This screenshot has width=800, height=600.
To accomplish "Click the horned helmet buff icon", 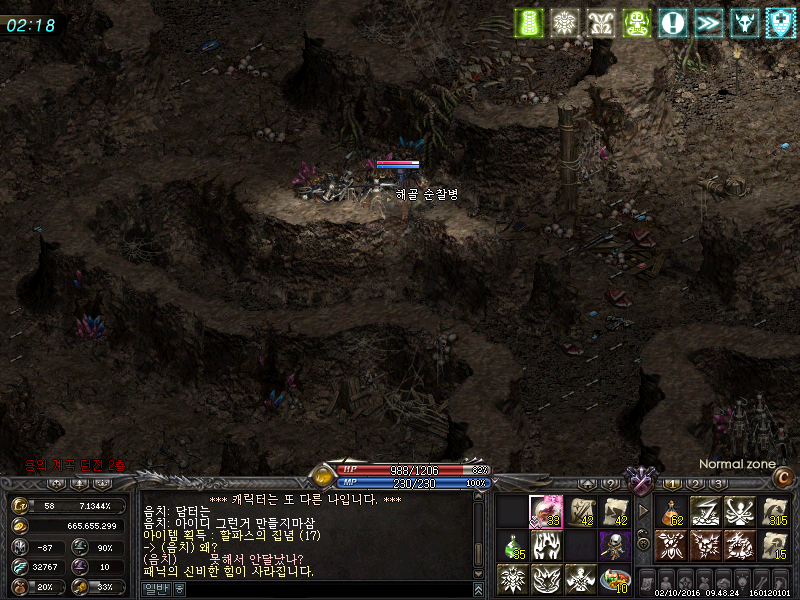I will (744, 22).
